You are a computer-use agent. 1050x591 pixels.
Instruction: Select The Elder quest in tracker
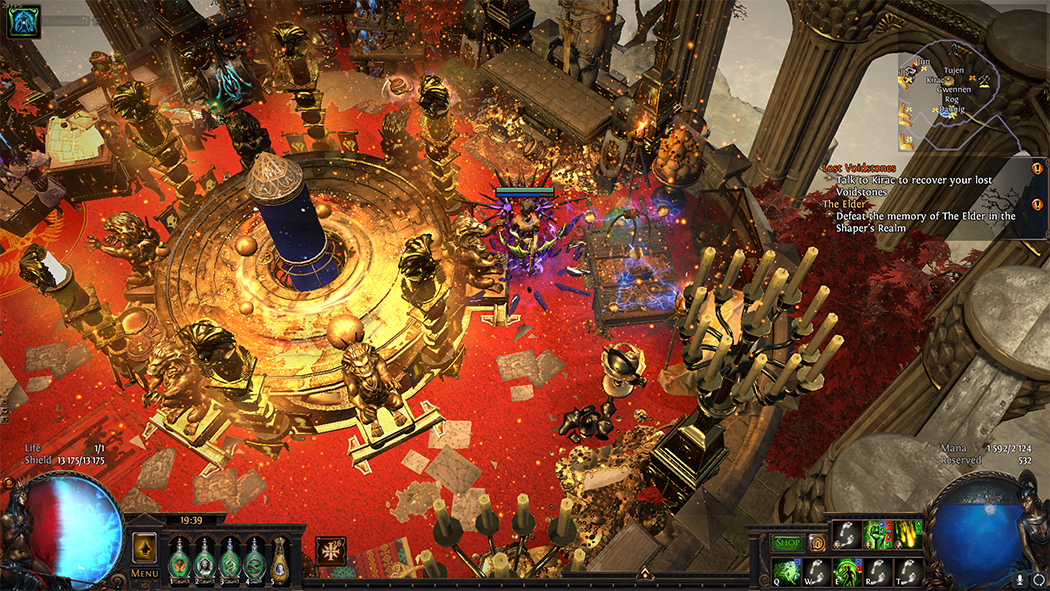point(845,204)
